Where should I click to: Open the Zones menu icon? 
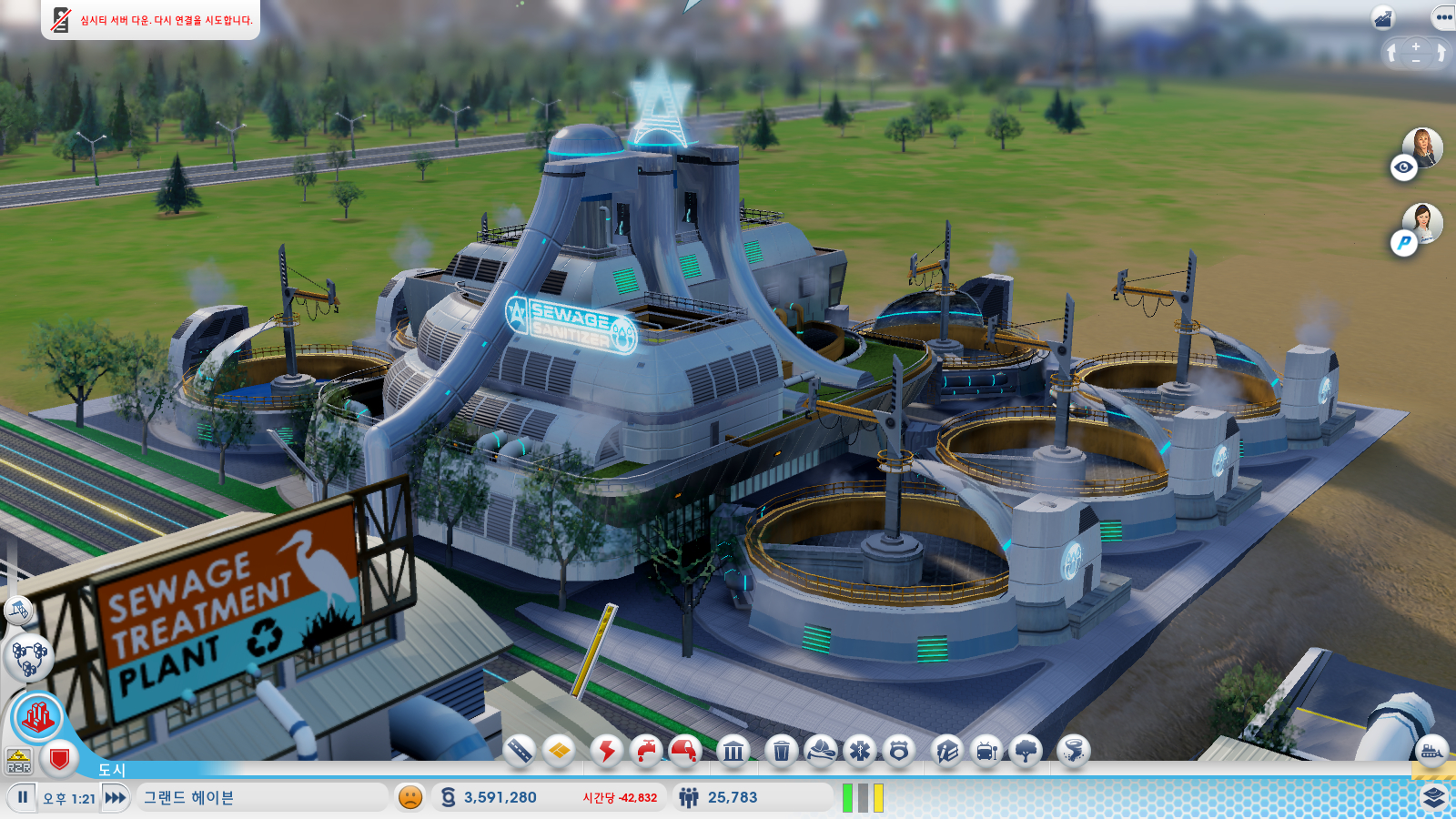560,751
